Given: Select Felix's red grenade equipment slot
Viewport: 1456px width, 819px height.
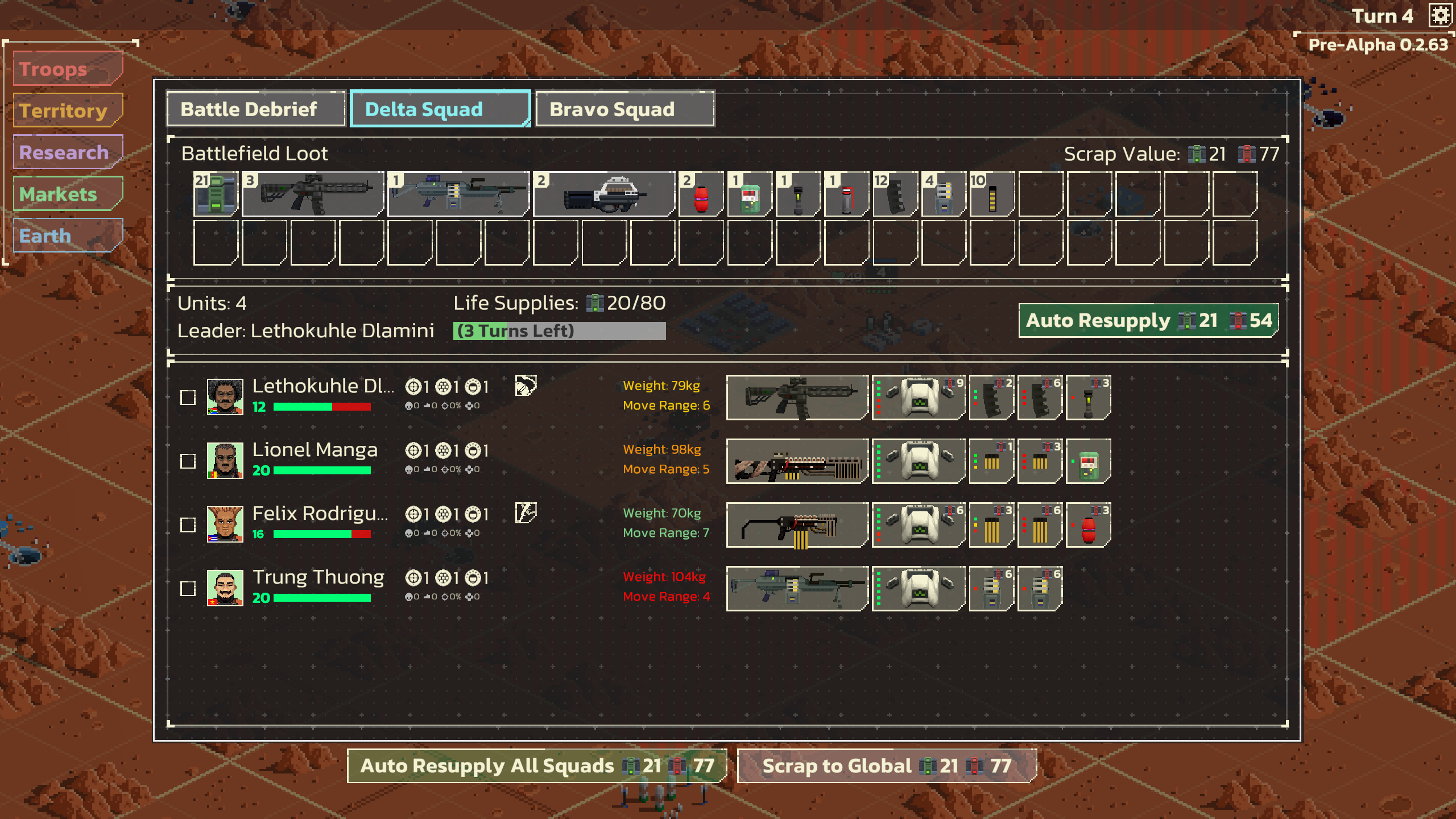Looking at the screenshot, I should click(1087, 524).
